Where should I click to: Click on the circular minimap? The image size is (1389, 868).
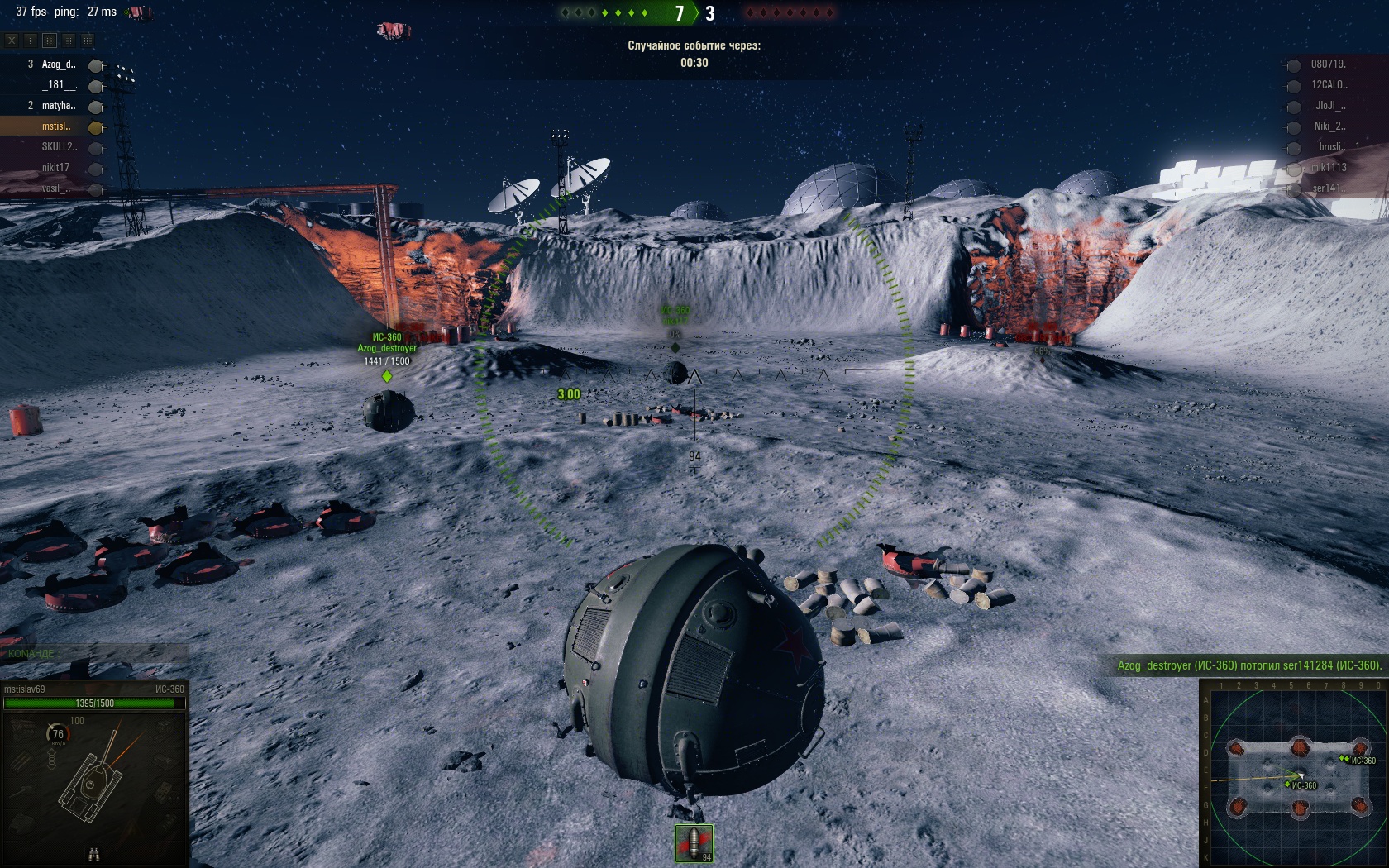point(1293,777)
